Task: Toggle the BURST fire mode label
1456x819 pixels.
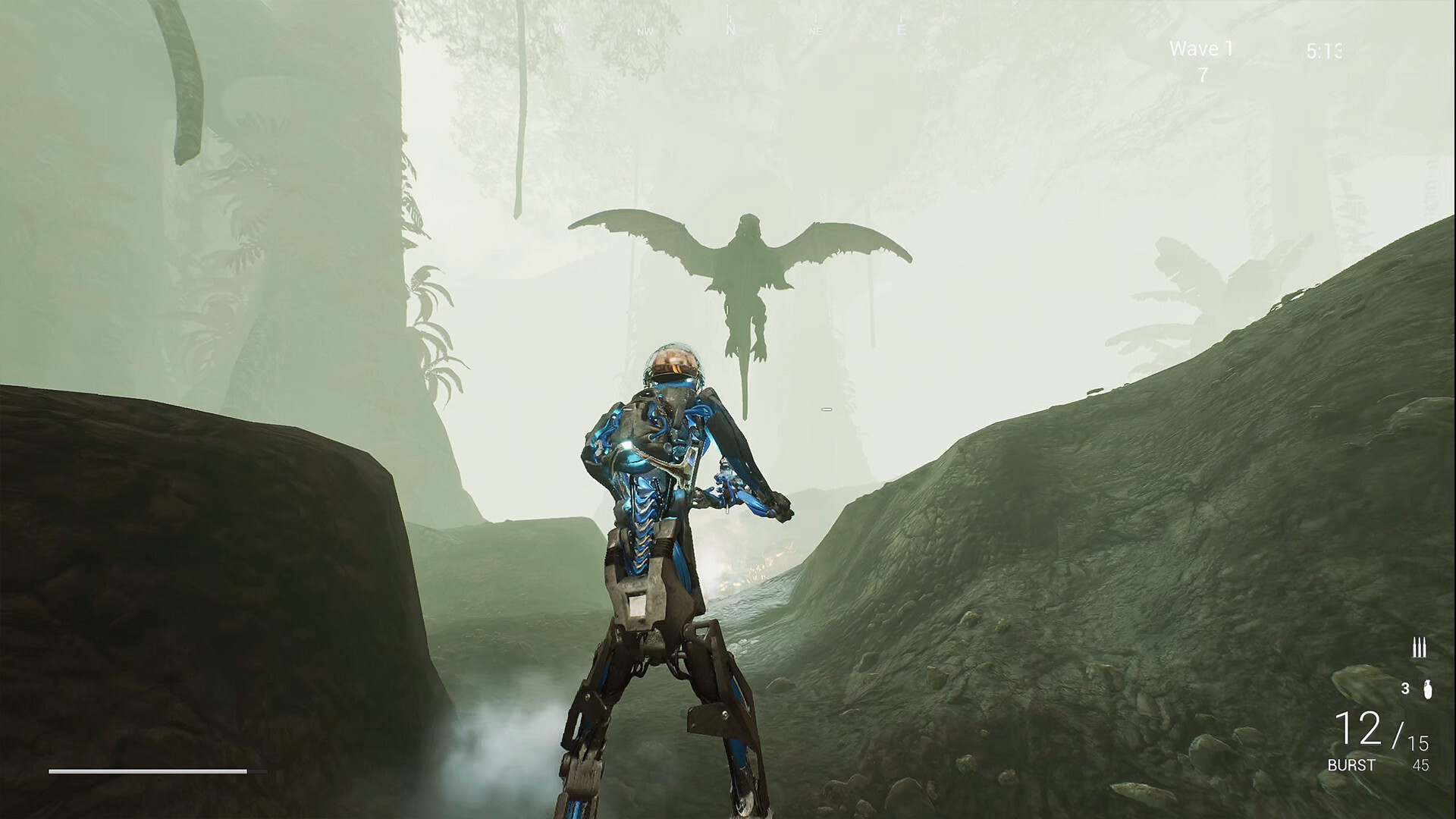Action: coord(1351,764)
